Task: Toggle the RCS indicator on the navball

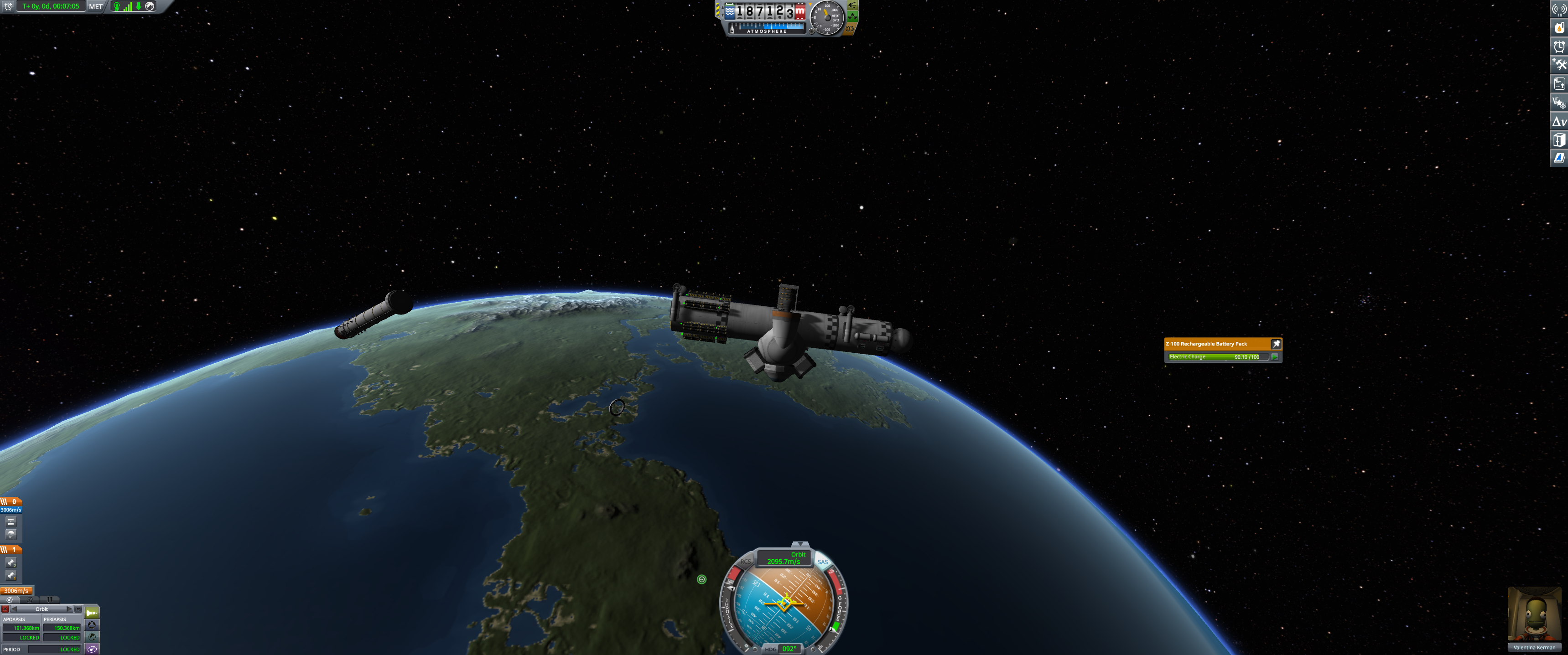Action: tap(745, 562)
